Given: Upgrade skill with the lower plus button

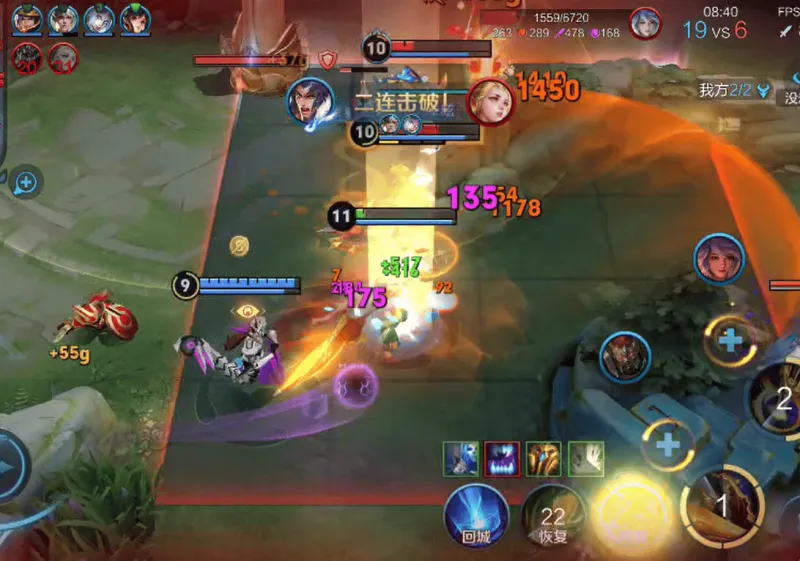Looking at the screenshot, I should pyautogui.click(x=668, y=443).
